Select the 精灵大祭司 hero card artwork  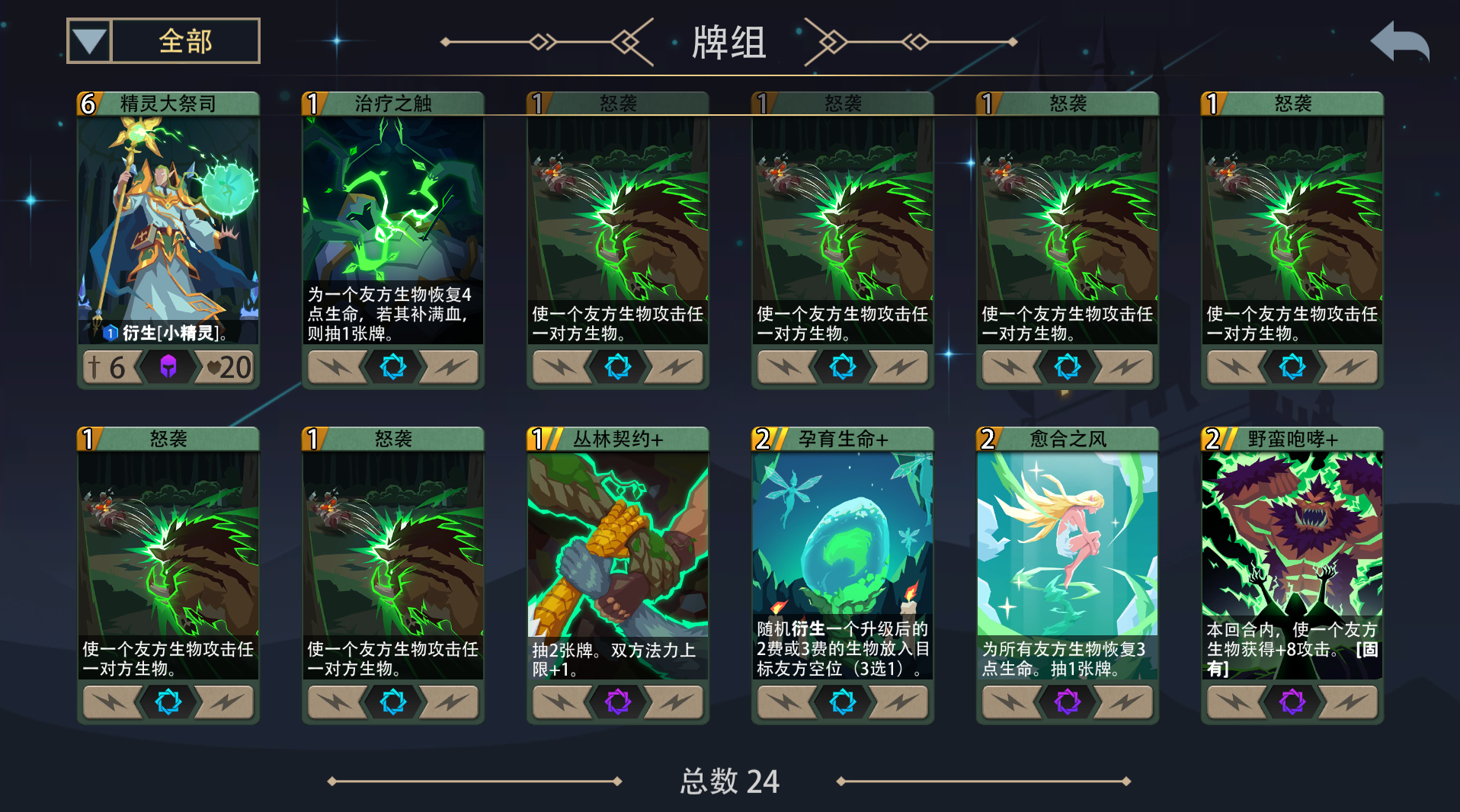[x=168, y=221]
